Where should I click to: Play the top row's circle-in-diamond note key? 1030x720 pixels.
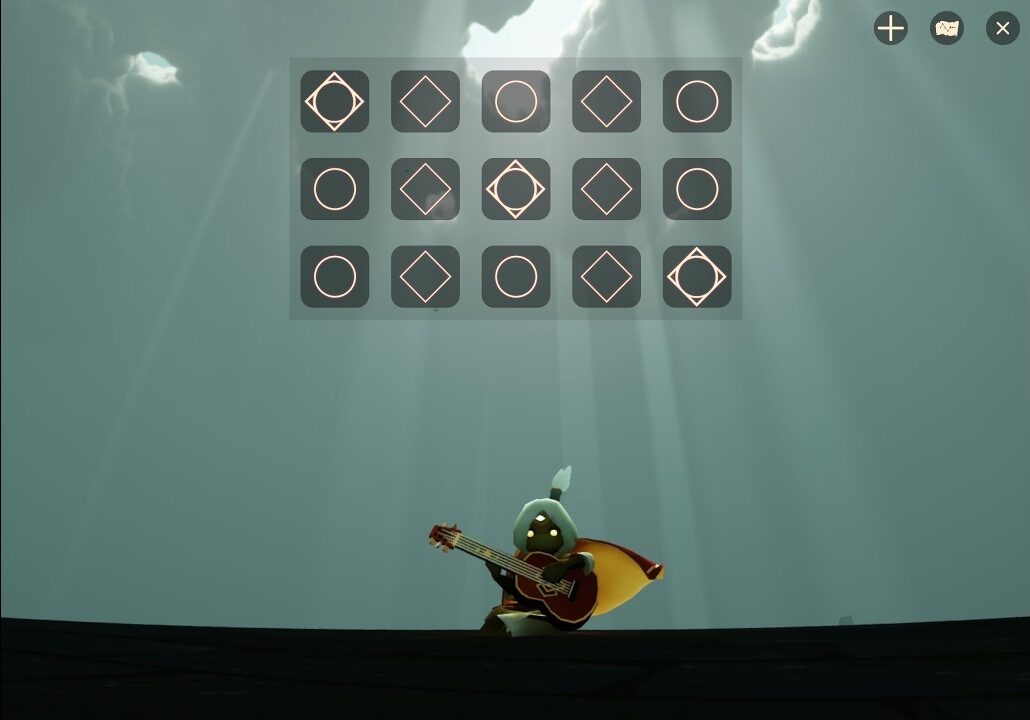(335, 101)
